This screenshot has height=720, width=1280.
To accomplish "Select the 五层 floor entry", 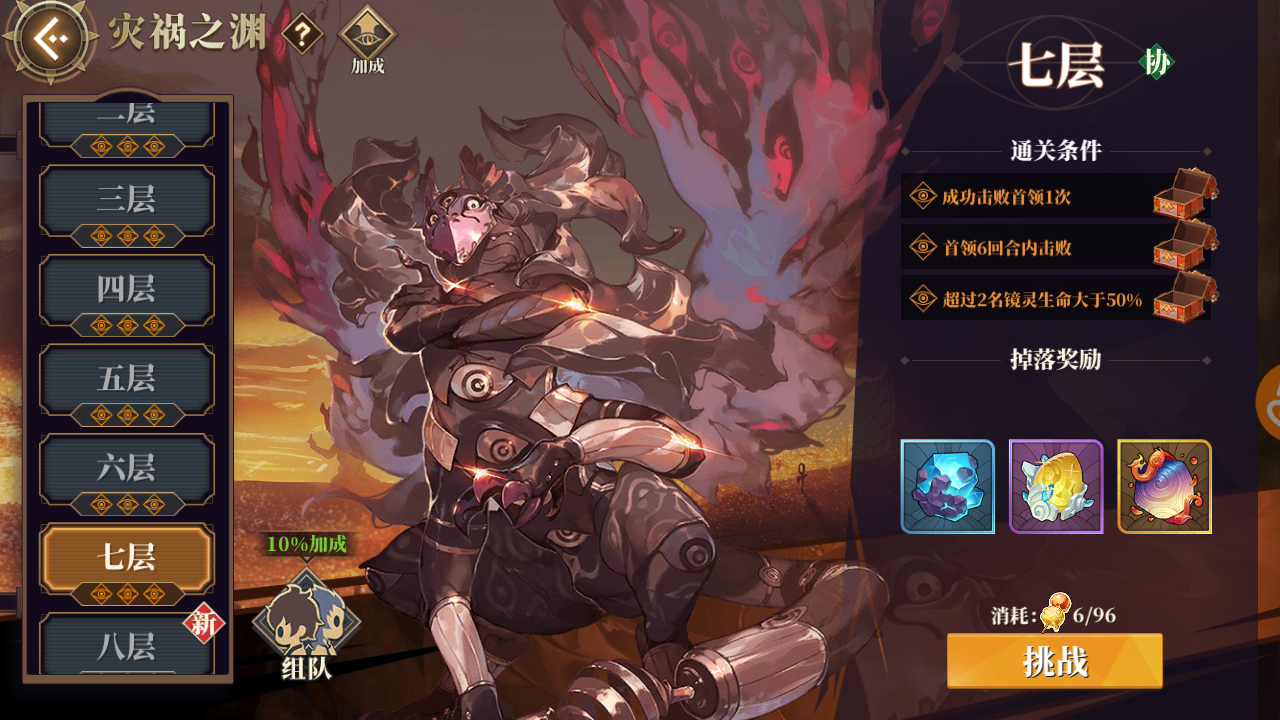I will tap(126, 379).
